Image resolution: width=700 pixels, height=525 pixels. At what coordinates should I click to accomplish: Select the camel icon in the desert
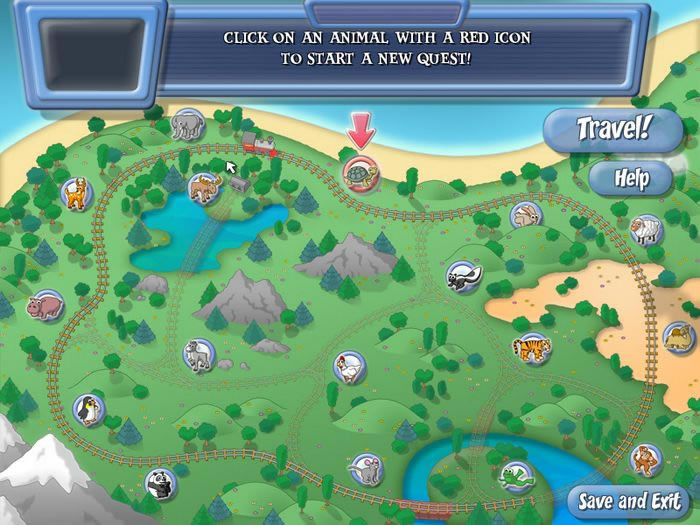click(679, 335)
